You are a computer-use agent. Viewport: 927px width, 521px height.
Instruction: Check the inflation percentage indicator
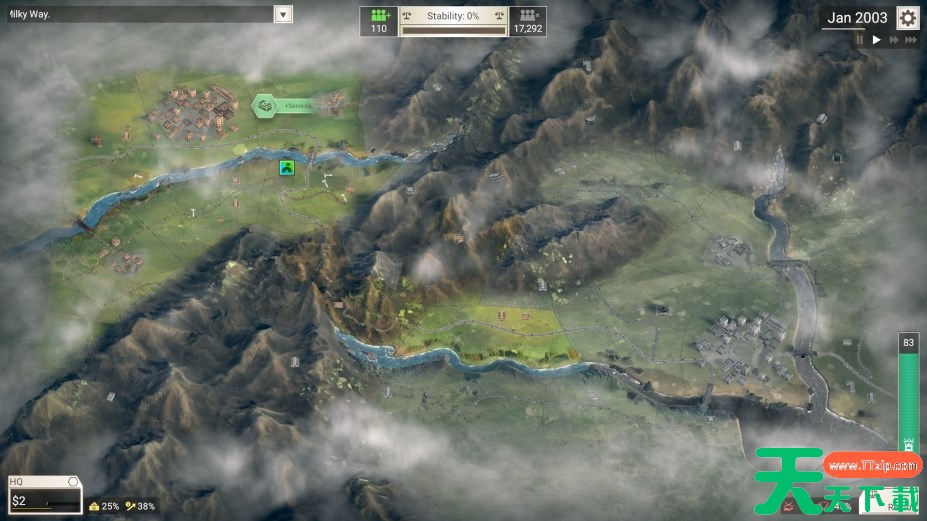140,506
